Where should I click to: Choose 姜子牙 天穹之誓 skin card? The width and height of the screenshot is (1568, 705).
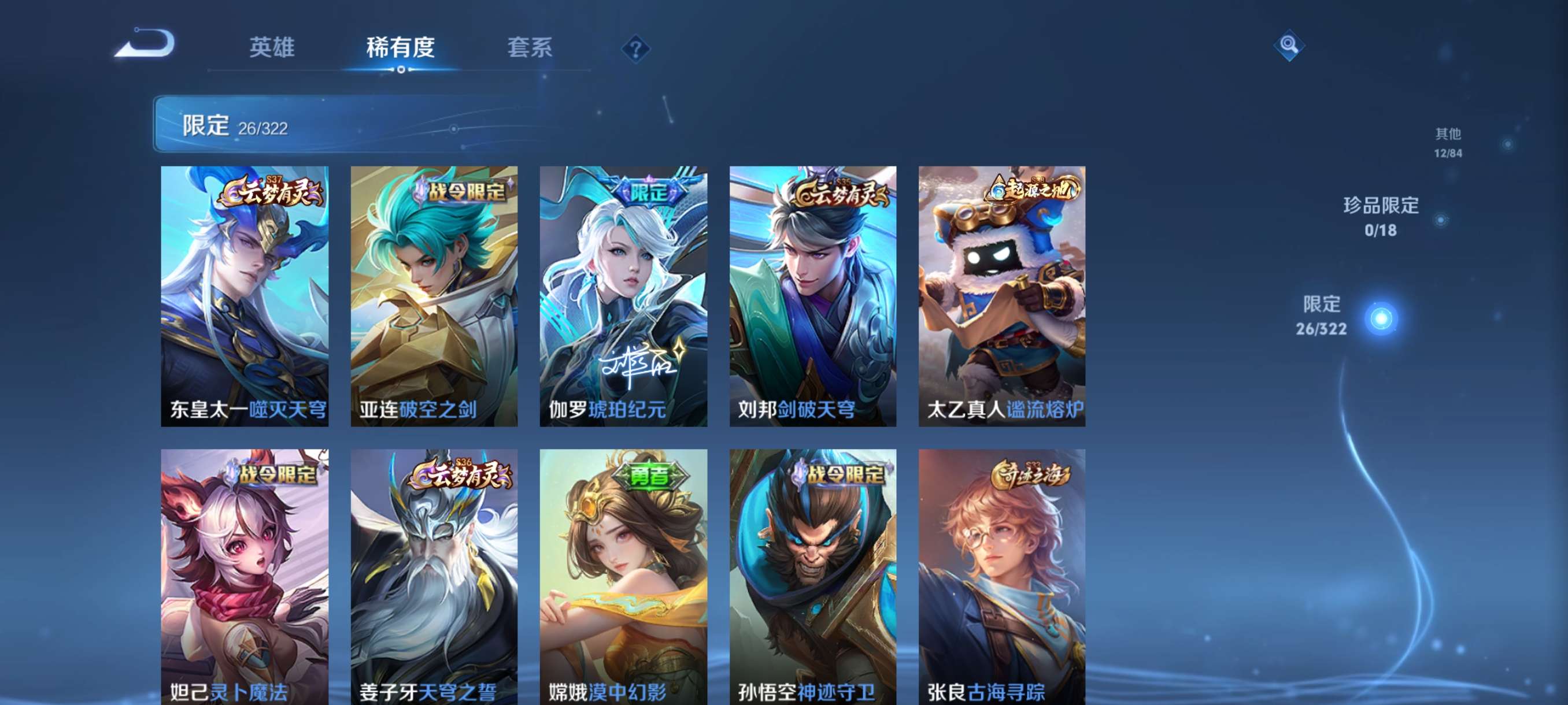pos(434,577)
